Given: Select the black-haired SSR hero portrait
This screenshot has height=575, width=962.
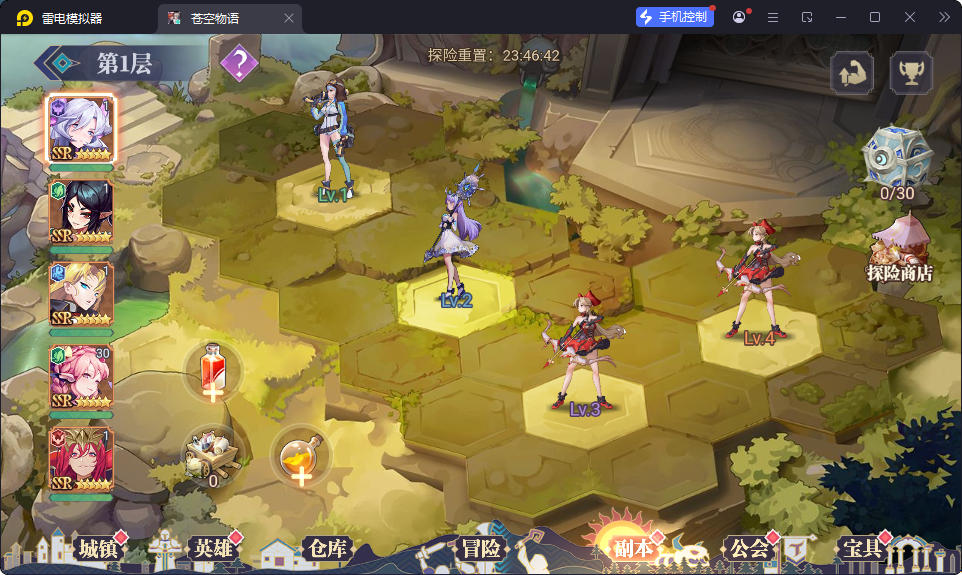Looking at the screenshot, I should click(81, 212).
